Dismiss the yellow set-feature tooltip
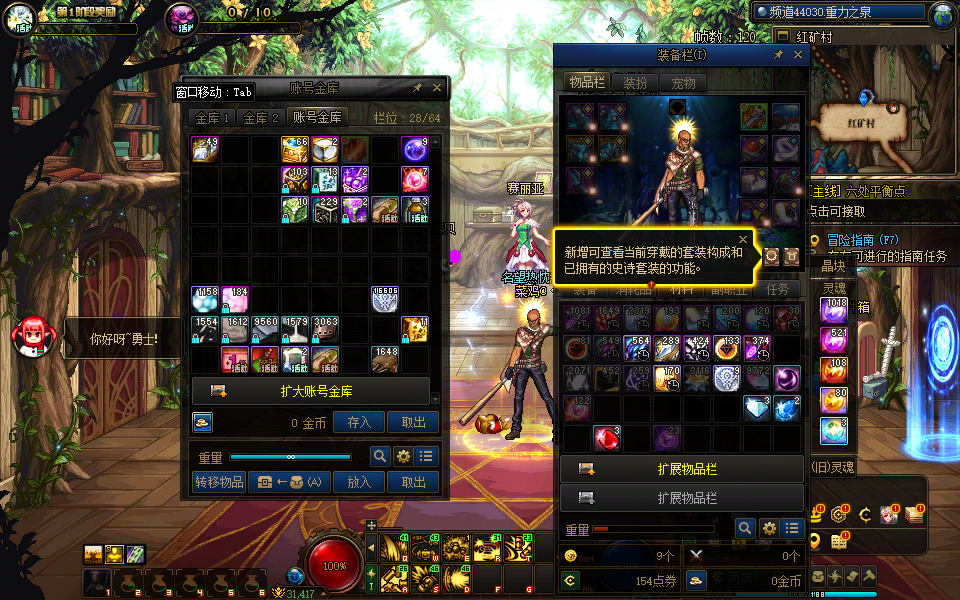The height and width of the screenshot is (600, 960). (743, 240)
